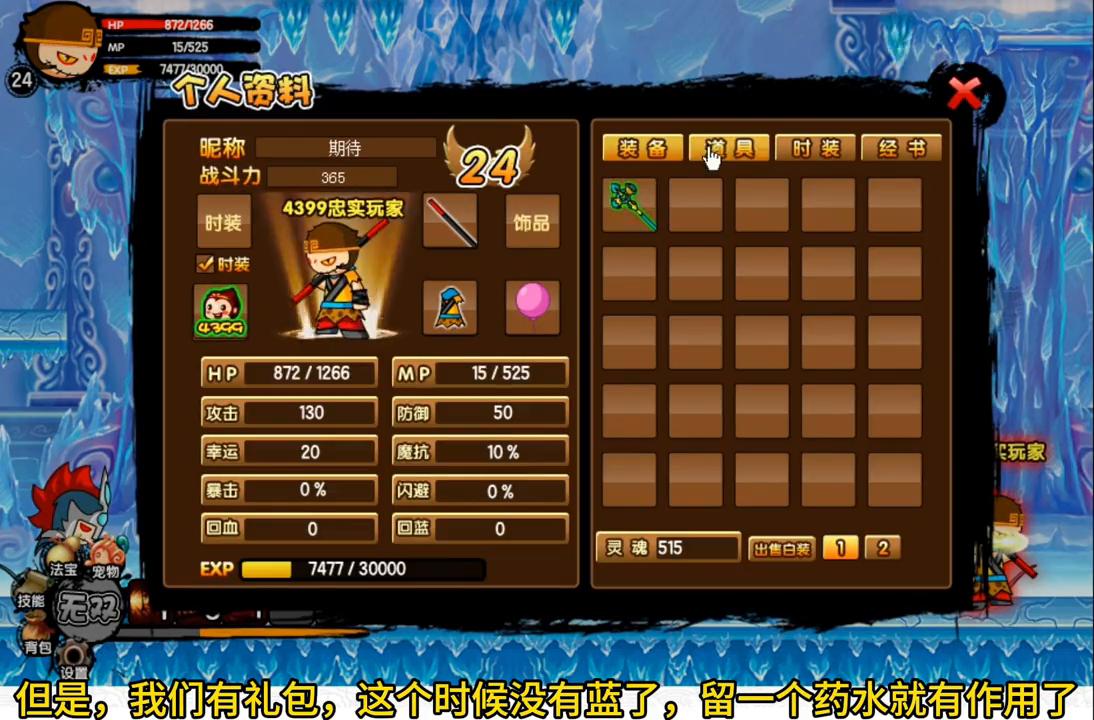Viewport: 1094px width, 720px height.
Task: Open the 宠物 pet menu
Action: coord(106,571)
